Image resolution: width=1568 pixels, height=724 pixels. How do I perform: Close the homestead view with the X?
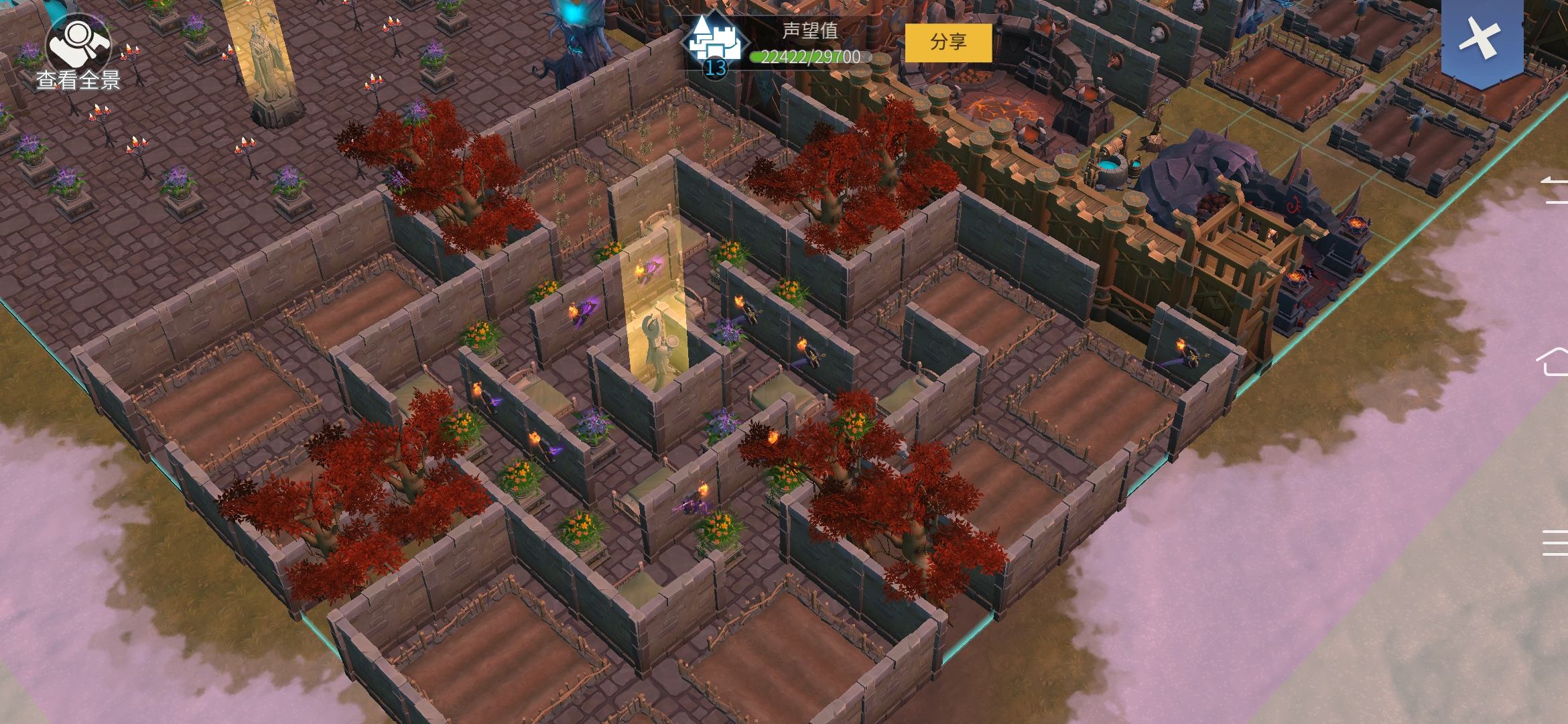tap(1480, 39)
